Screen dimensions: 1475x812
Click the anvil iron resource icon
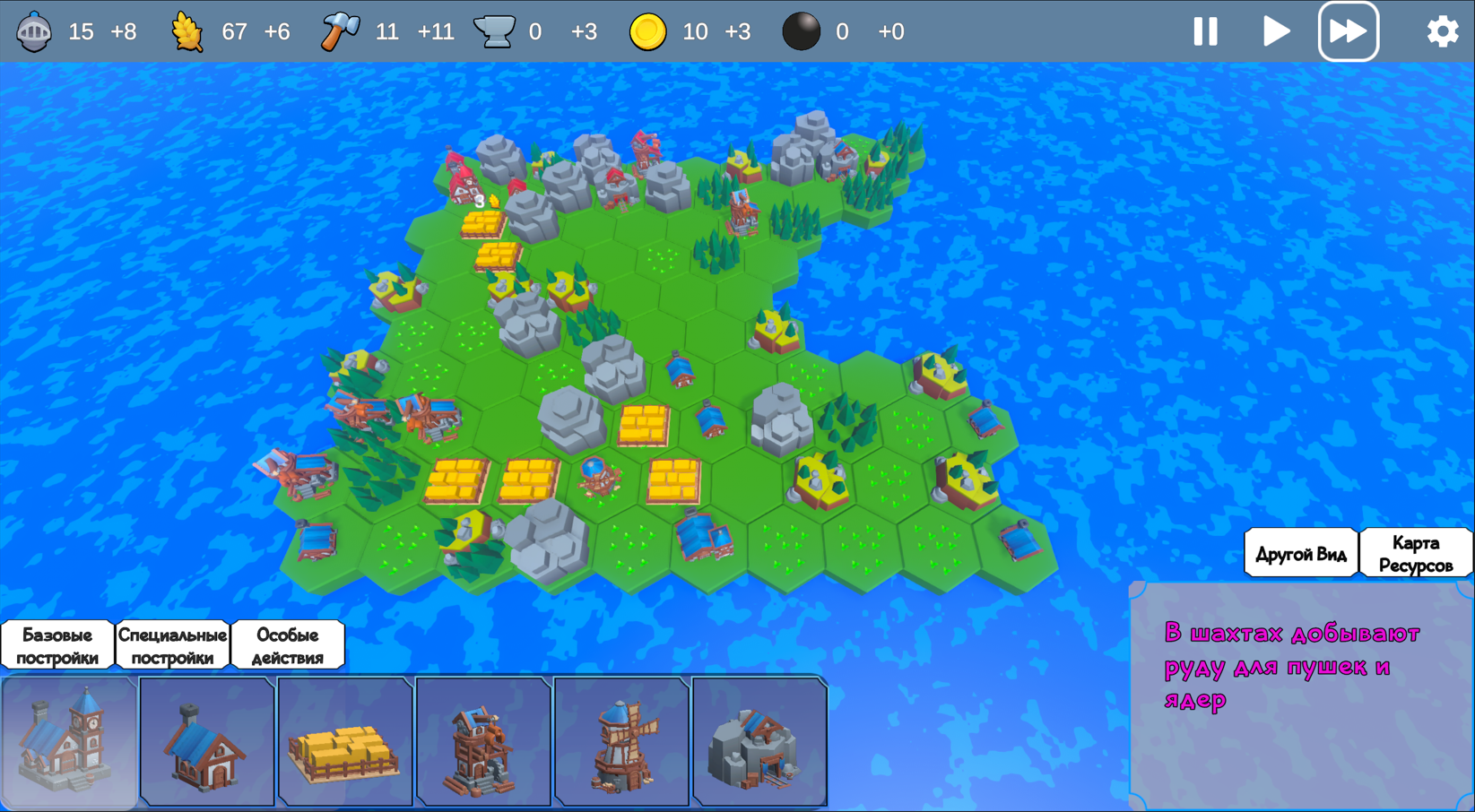tap(499, 30)
